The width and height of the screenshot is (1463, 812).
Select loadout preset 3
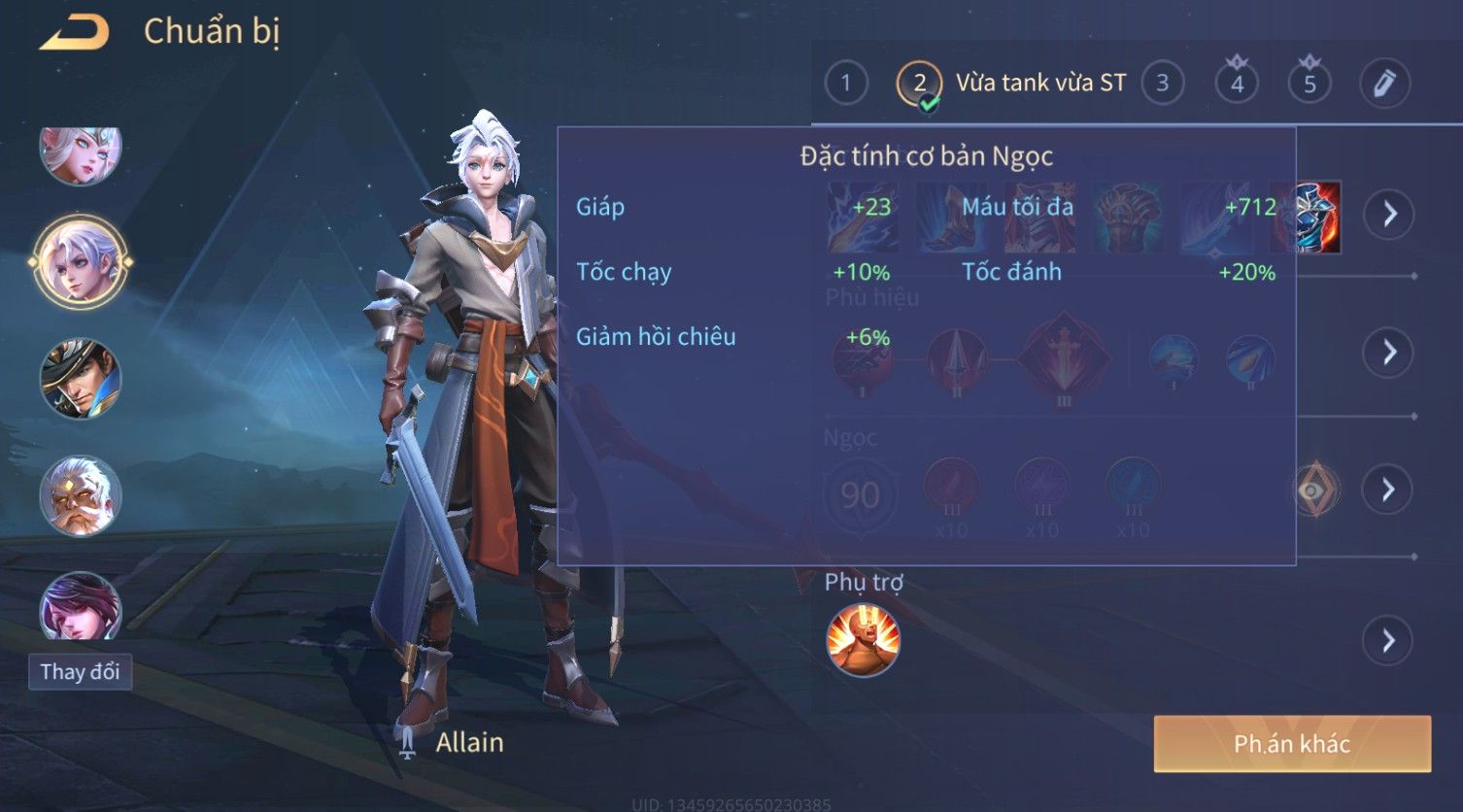coord(1162,84)
